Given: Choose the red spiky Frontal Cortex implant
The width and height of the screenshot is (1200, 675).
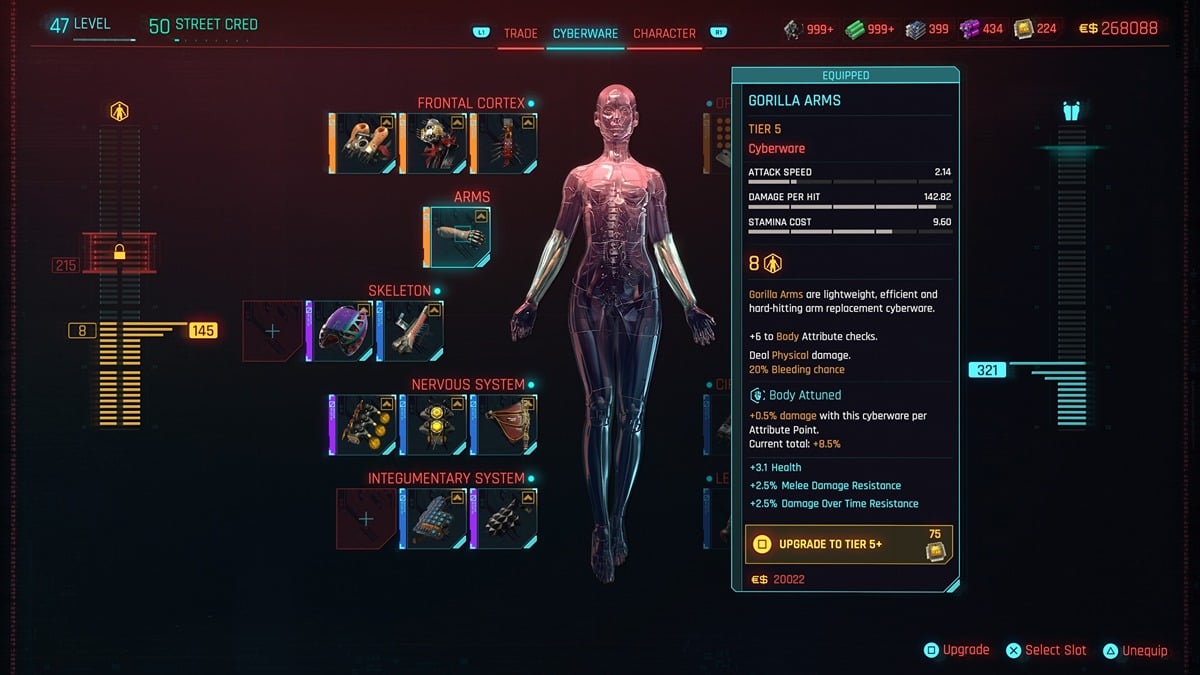Looking at the screenshot, I should tap(433, 144).
